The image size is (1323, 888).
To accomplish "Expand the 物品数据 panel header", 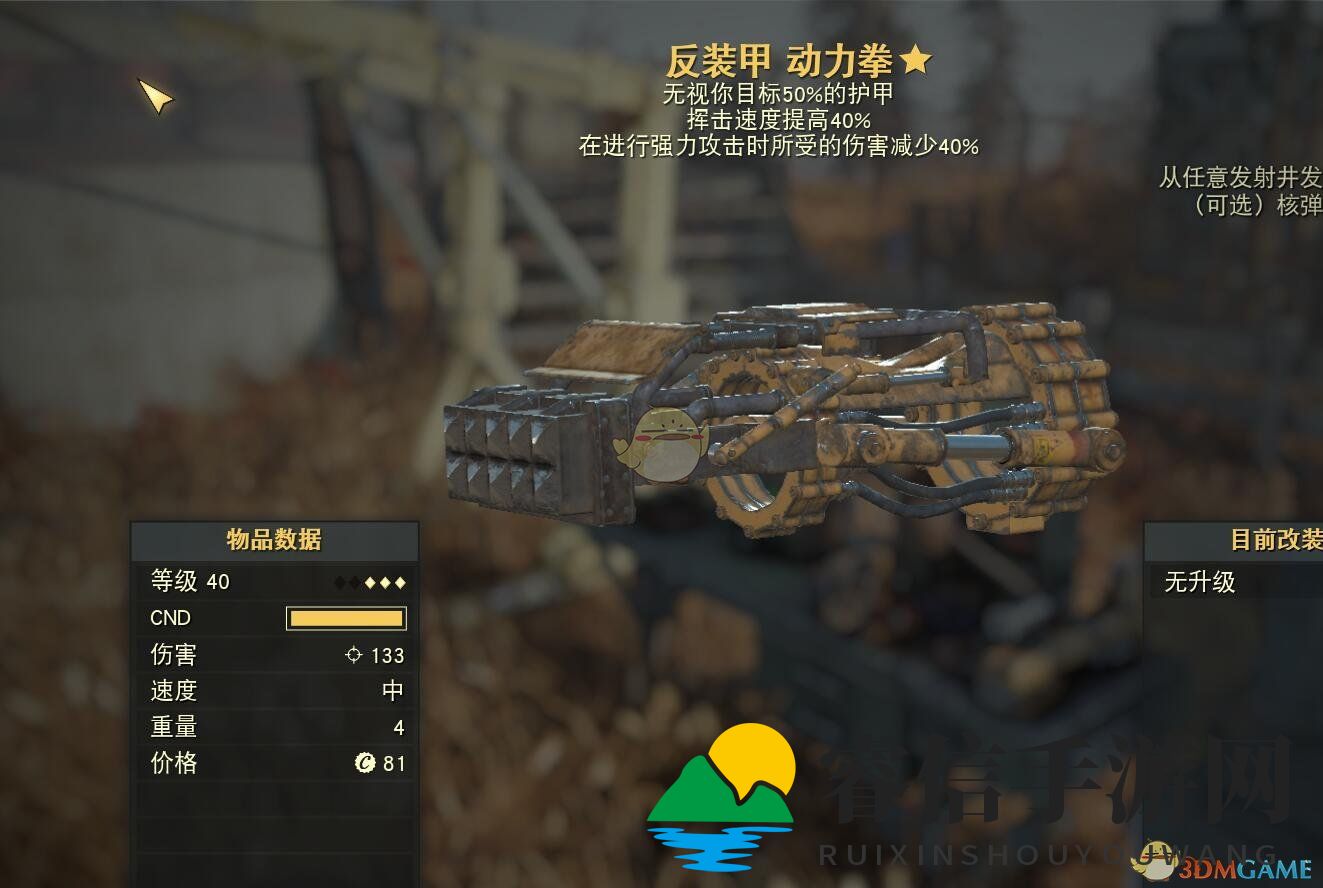I will pos(274,538).
